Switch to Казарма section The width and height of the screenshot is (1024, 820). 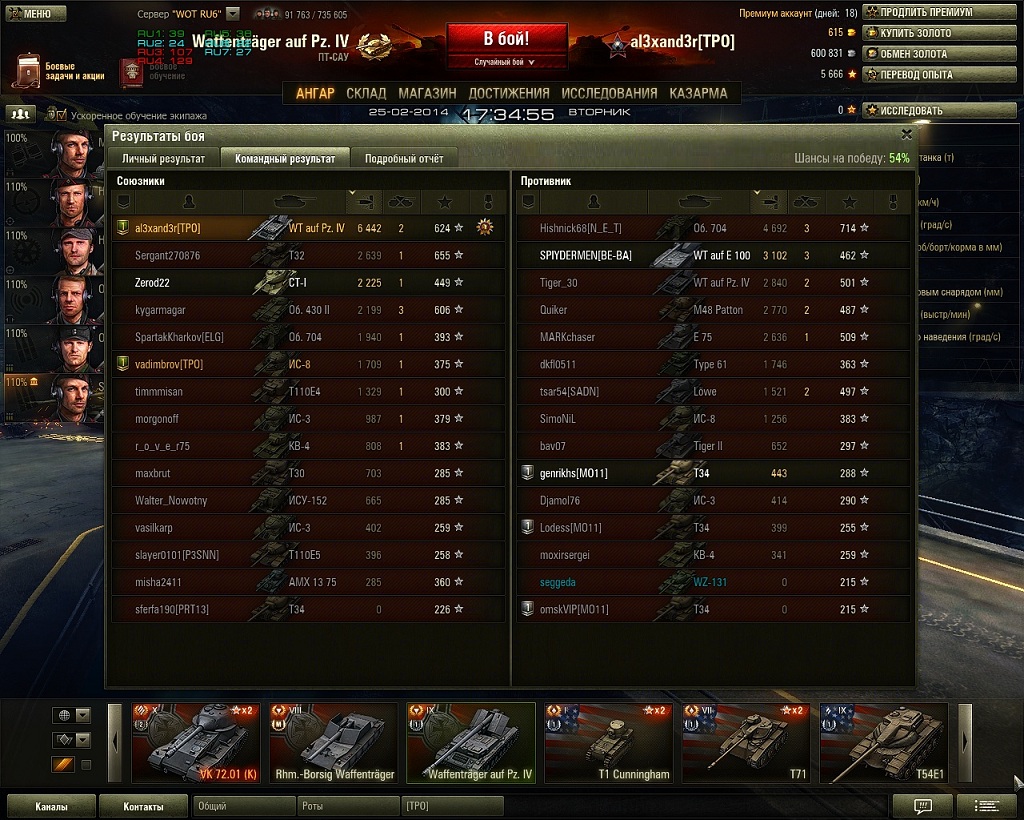(x=698, y=93)
